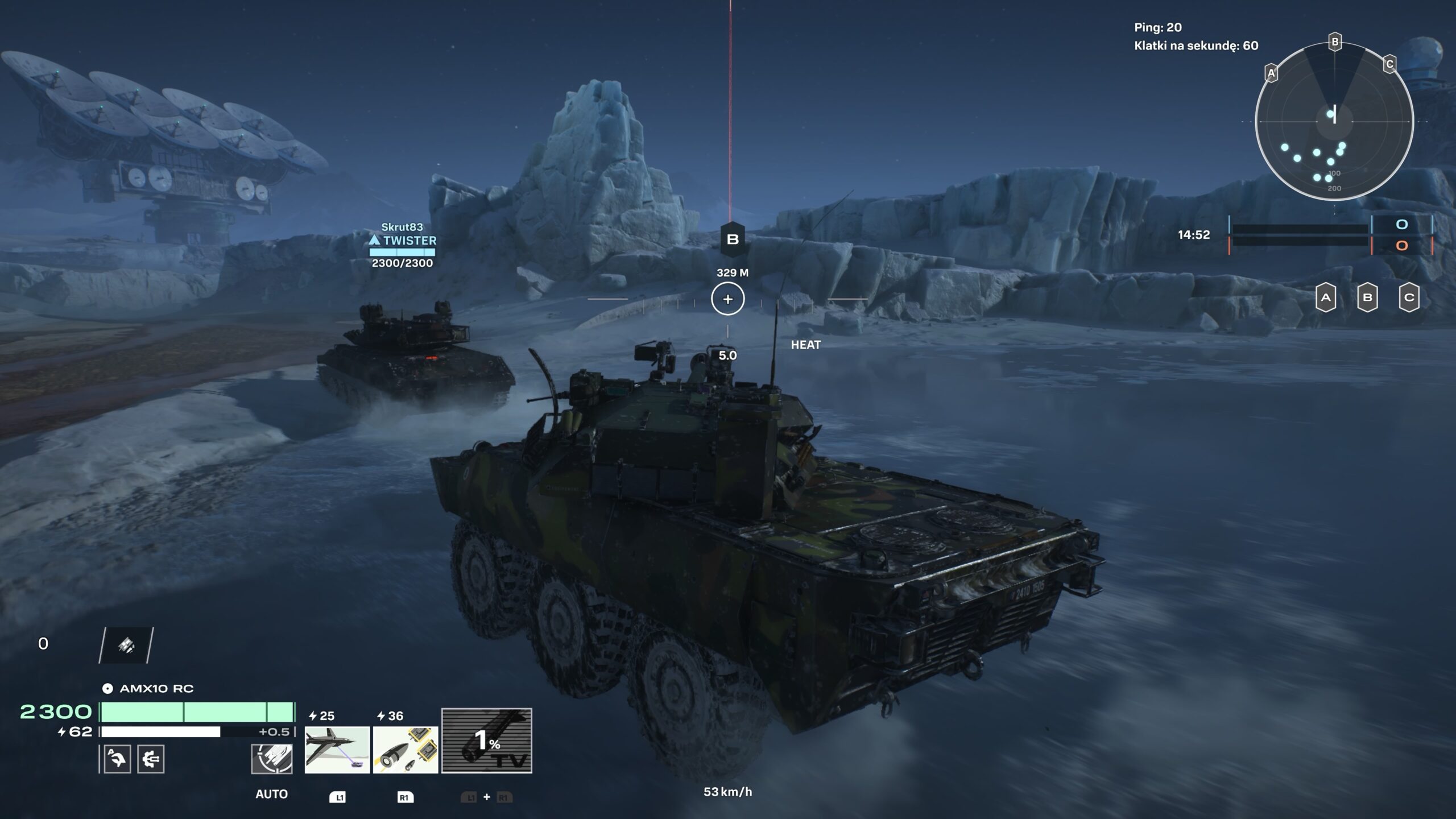1456x819 pixels.
Task: Select point C marker on the radar rim
Action: click(x=1389, y=64)
